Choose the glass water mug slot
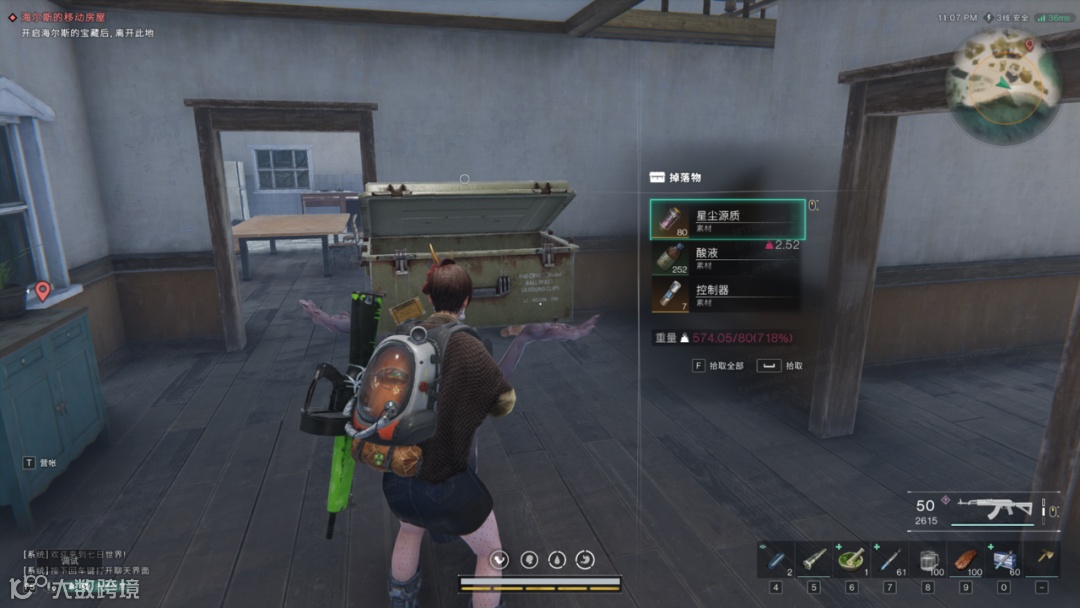Screen dimensions: 1080x608 pyautogui.click(x=928, y=559)
